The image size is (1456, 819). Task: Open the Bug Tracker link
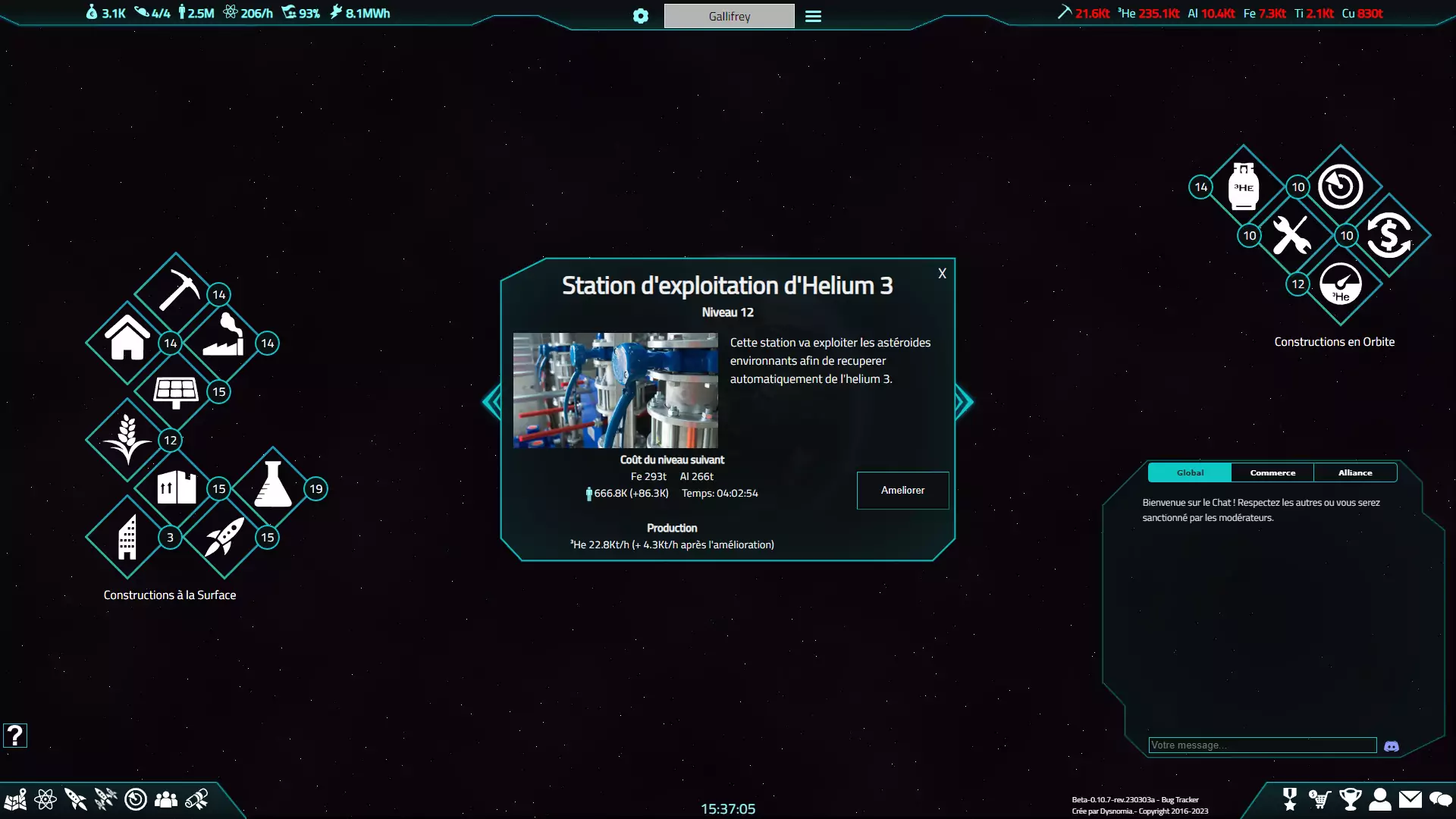click(1180, 800)
